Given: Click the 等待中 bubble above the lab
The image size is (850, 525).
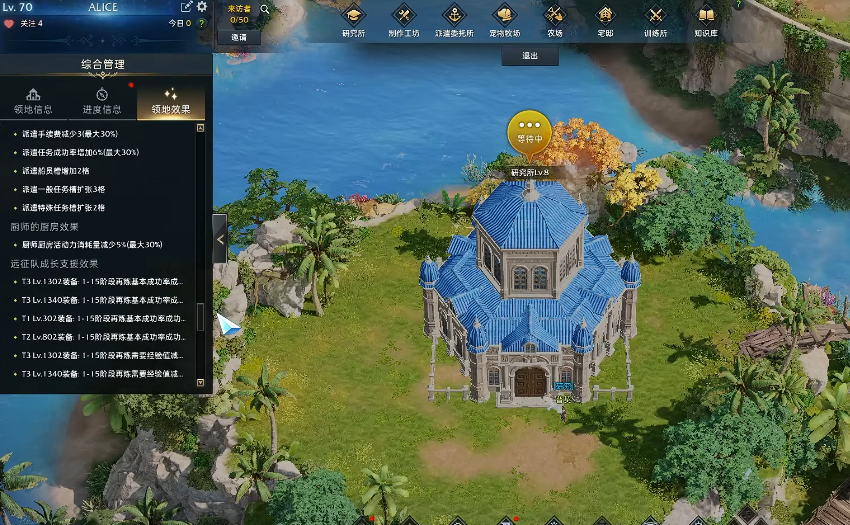Looking at the screenshot, I should pos(529,132).
